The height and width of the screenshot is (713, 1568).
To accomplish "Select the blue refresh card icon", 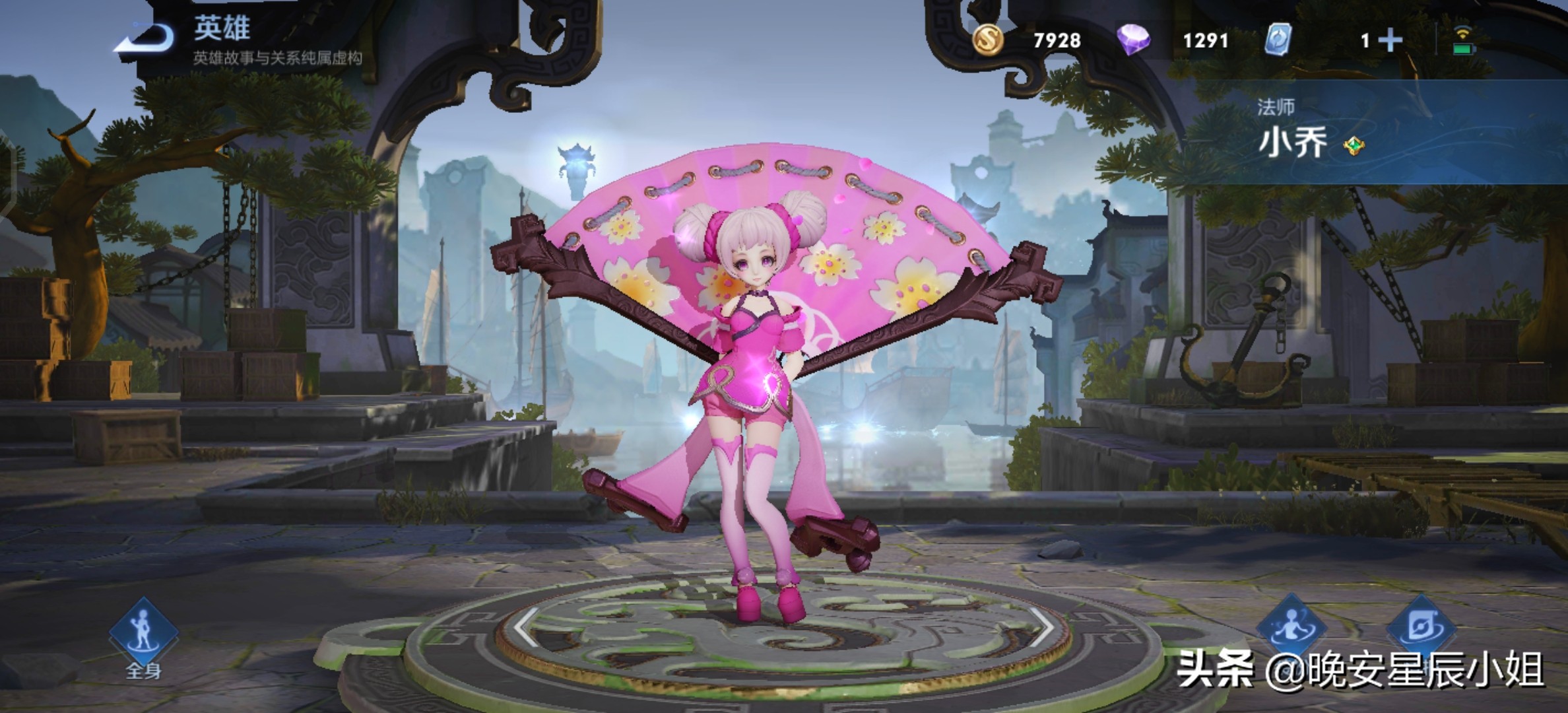I will (x=1278, y=40).
